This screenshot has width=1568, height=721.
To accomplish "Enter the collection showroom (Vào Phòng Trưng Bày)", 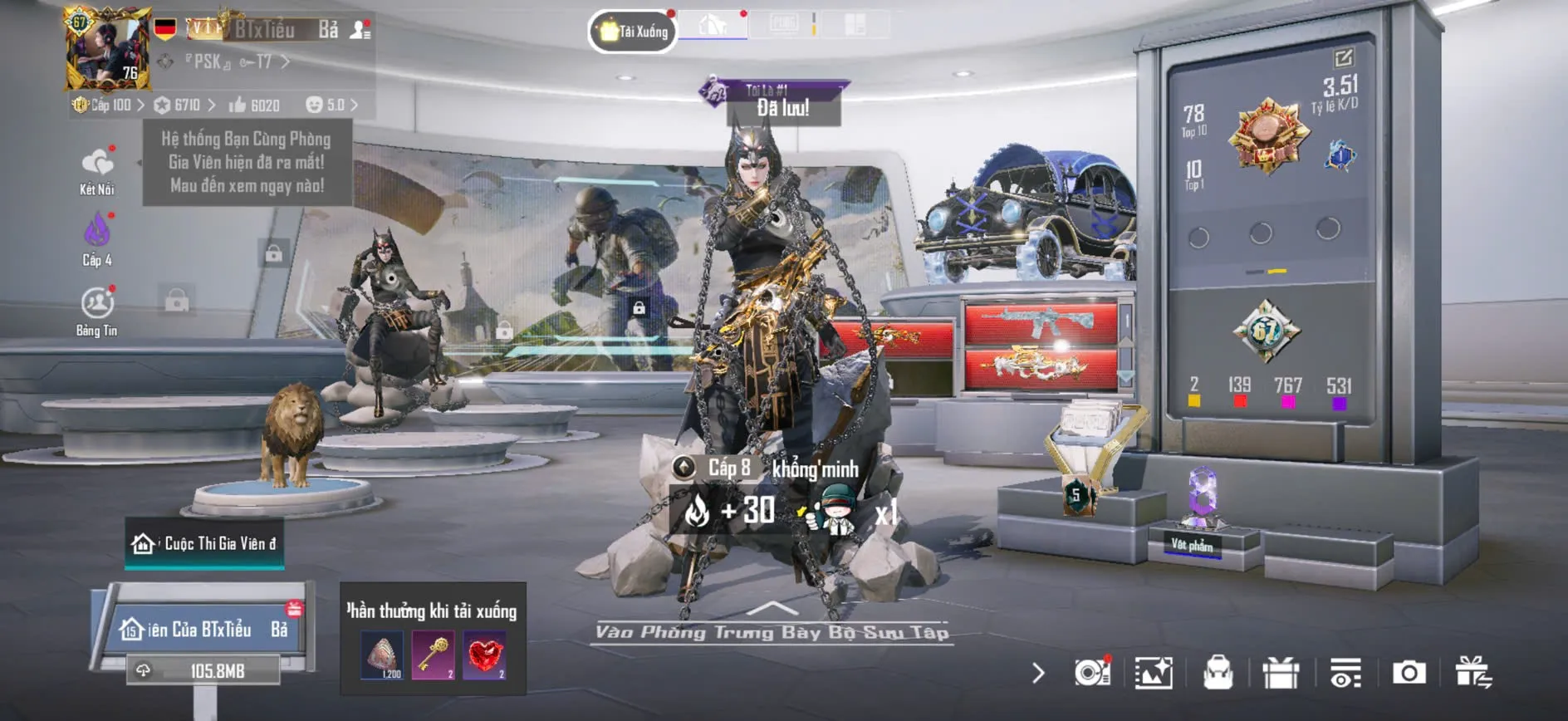I will (x=772, y=632).
